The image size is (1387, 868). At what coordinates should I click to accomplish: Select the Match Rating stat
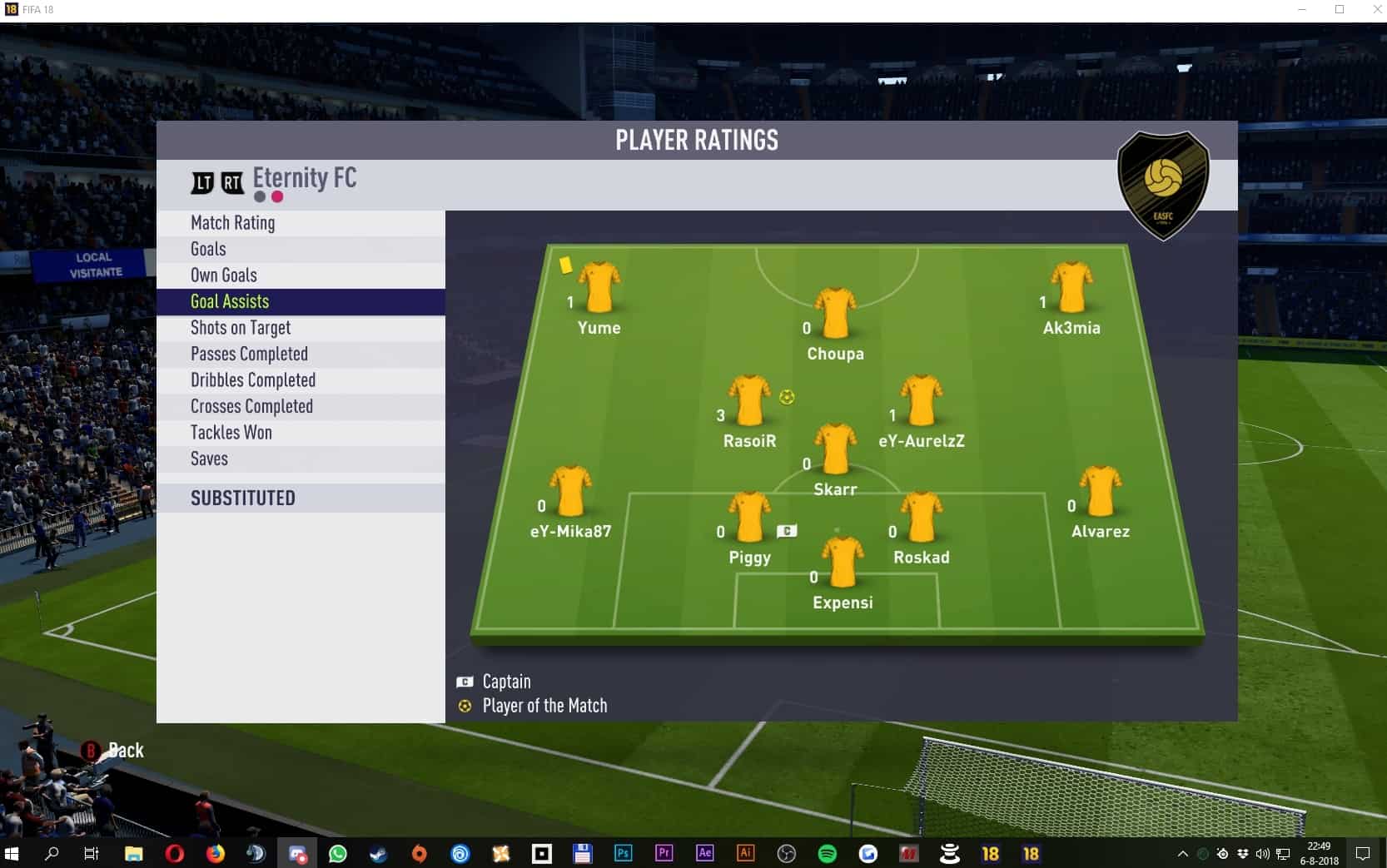pos(233,223)
